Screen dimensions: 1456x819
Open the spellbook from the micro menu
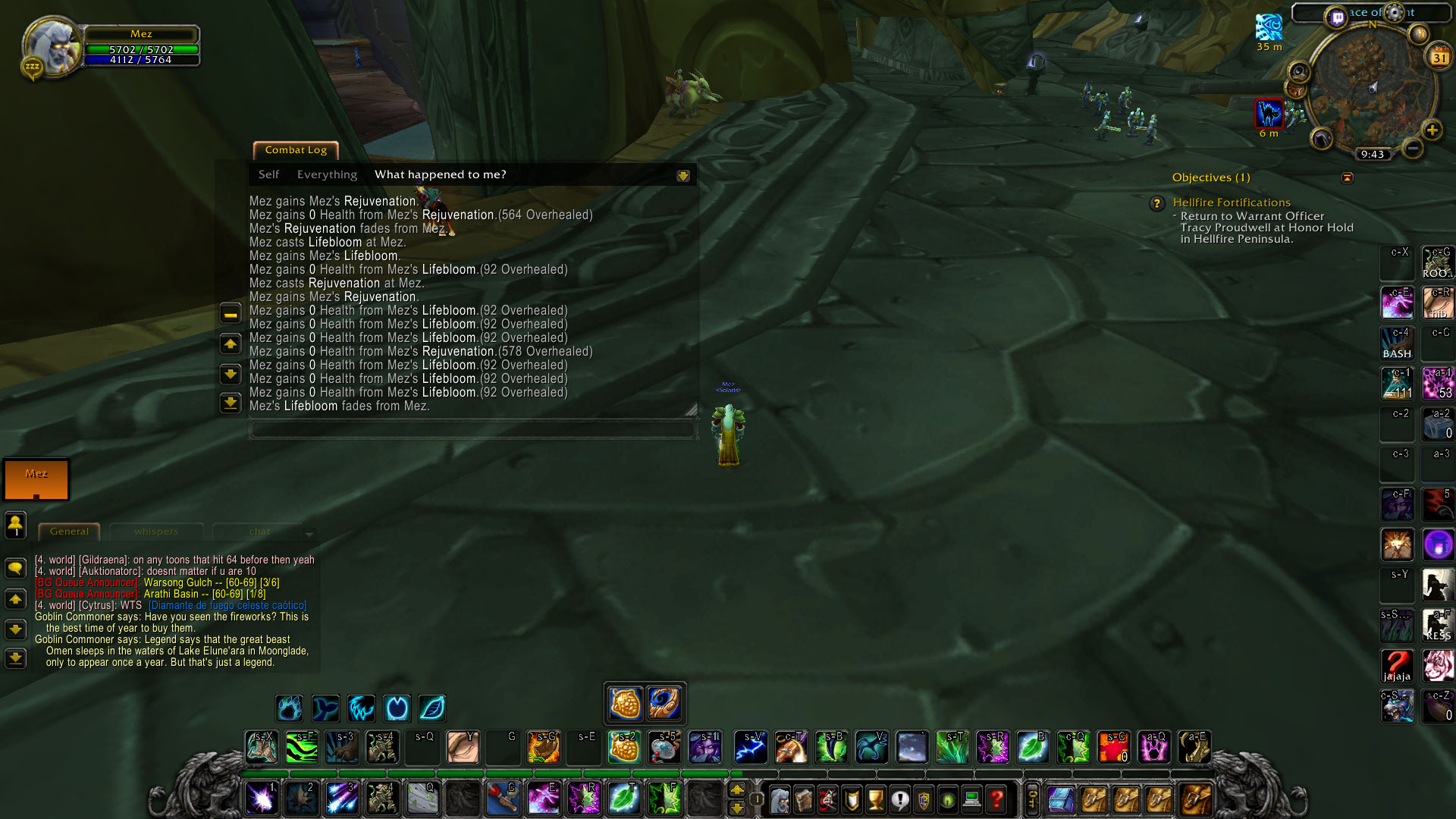[803, 799]
